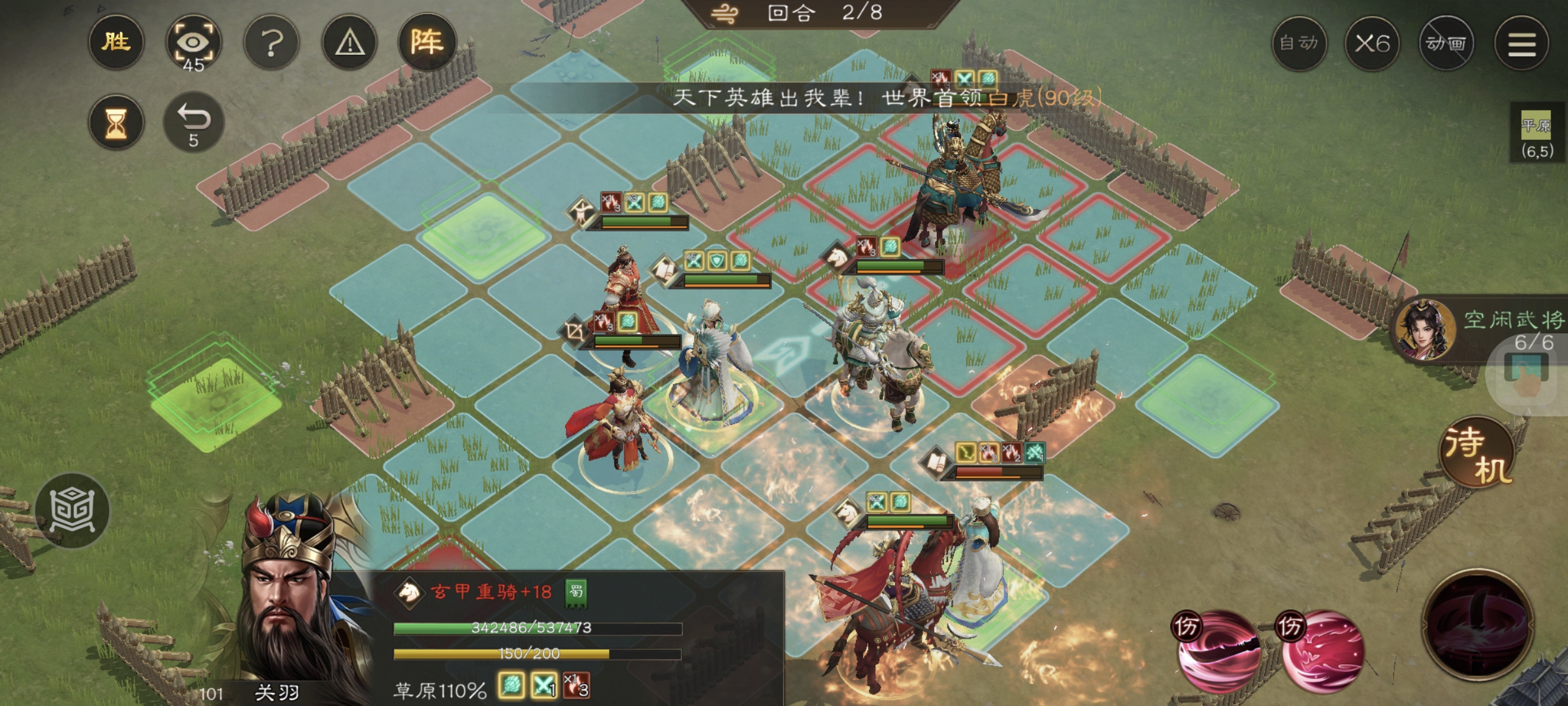The width and height of the screenshot is (1568, 706).
Task: Open the question mark help icon
Action: coord(271,43)
